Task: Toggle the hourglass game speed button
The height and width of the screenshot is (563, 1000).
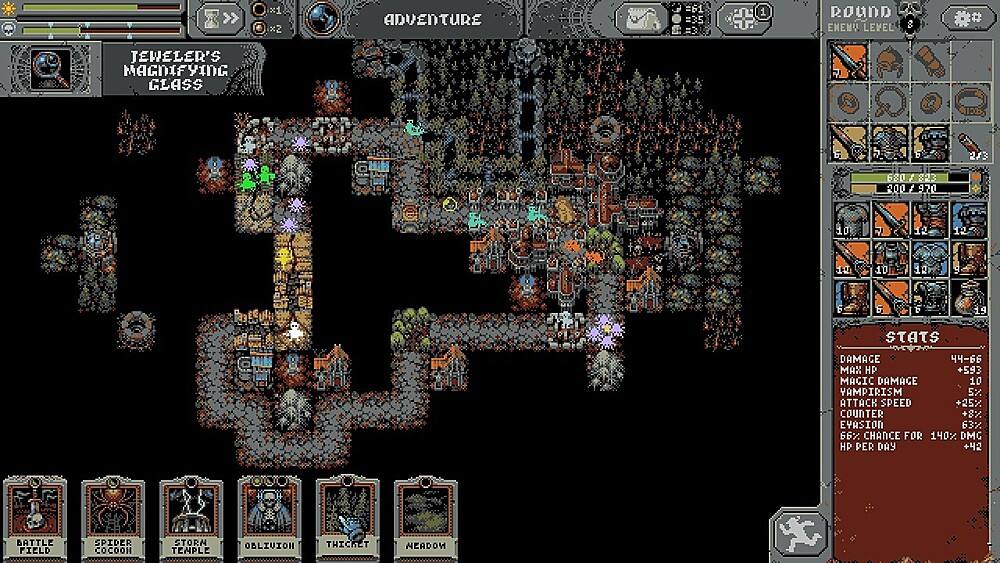Action: [x=220, y=18]
